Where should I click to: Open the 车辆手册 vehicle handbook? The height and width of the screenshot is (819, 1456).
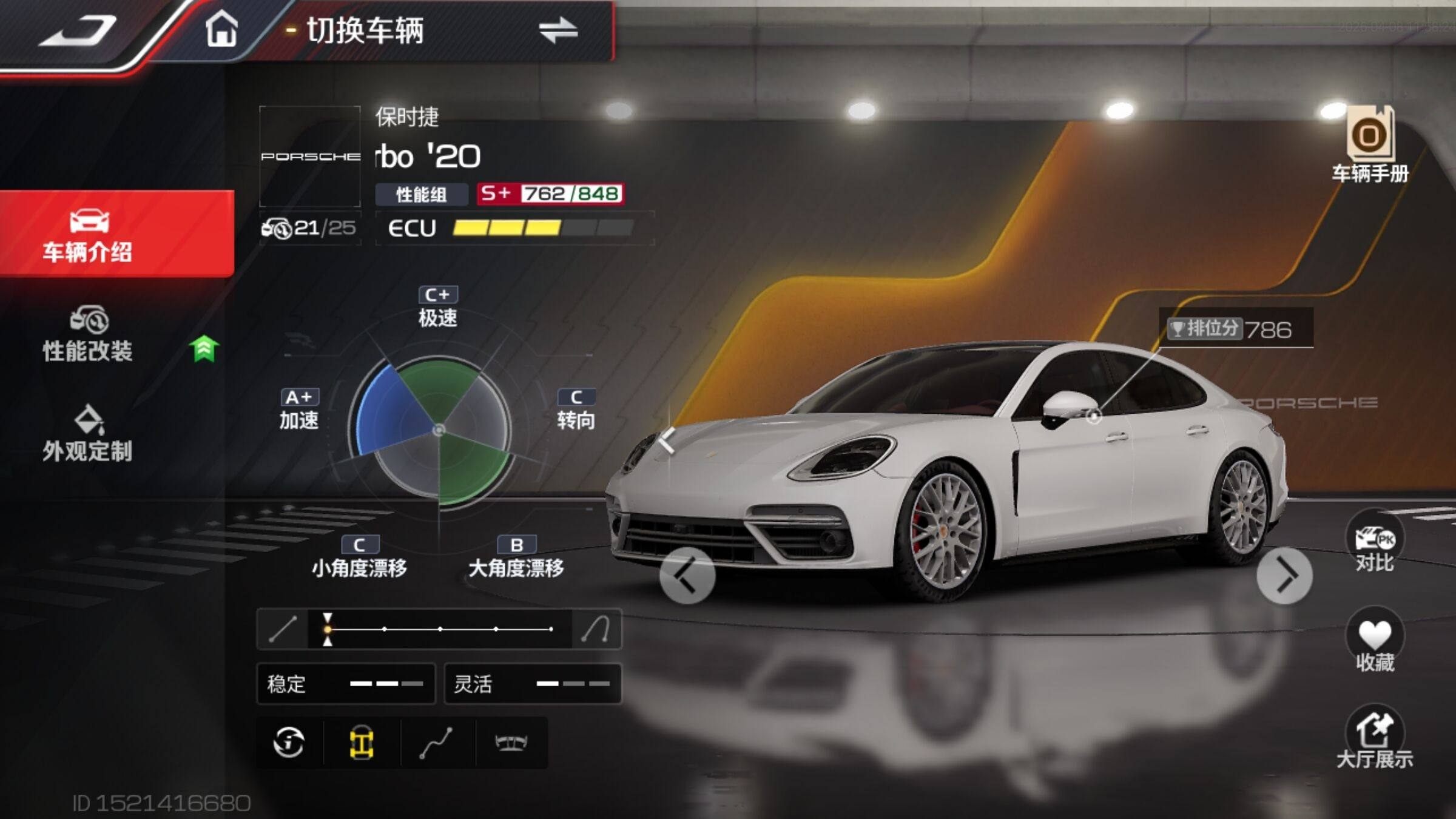coord(1370,146)
